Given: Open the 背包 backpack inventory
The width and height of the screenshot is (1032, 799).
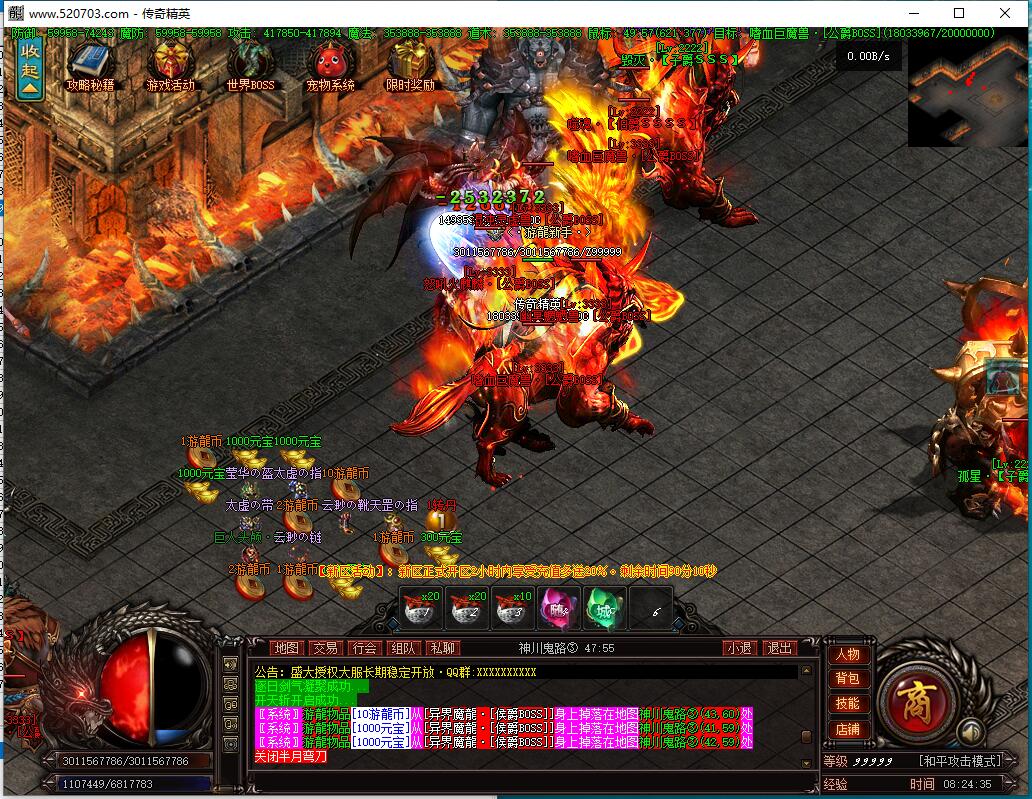Looking at the screenshot, I should pos(847,679).
